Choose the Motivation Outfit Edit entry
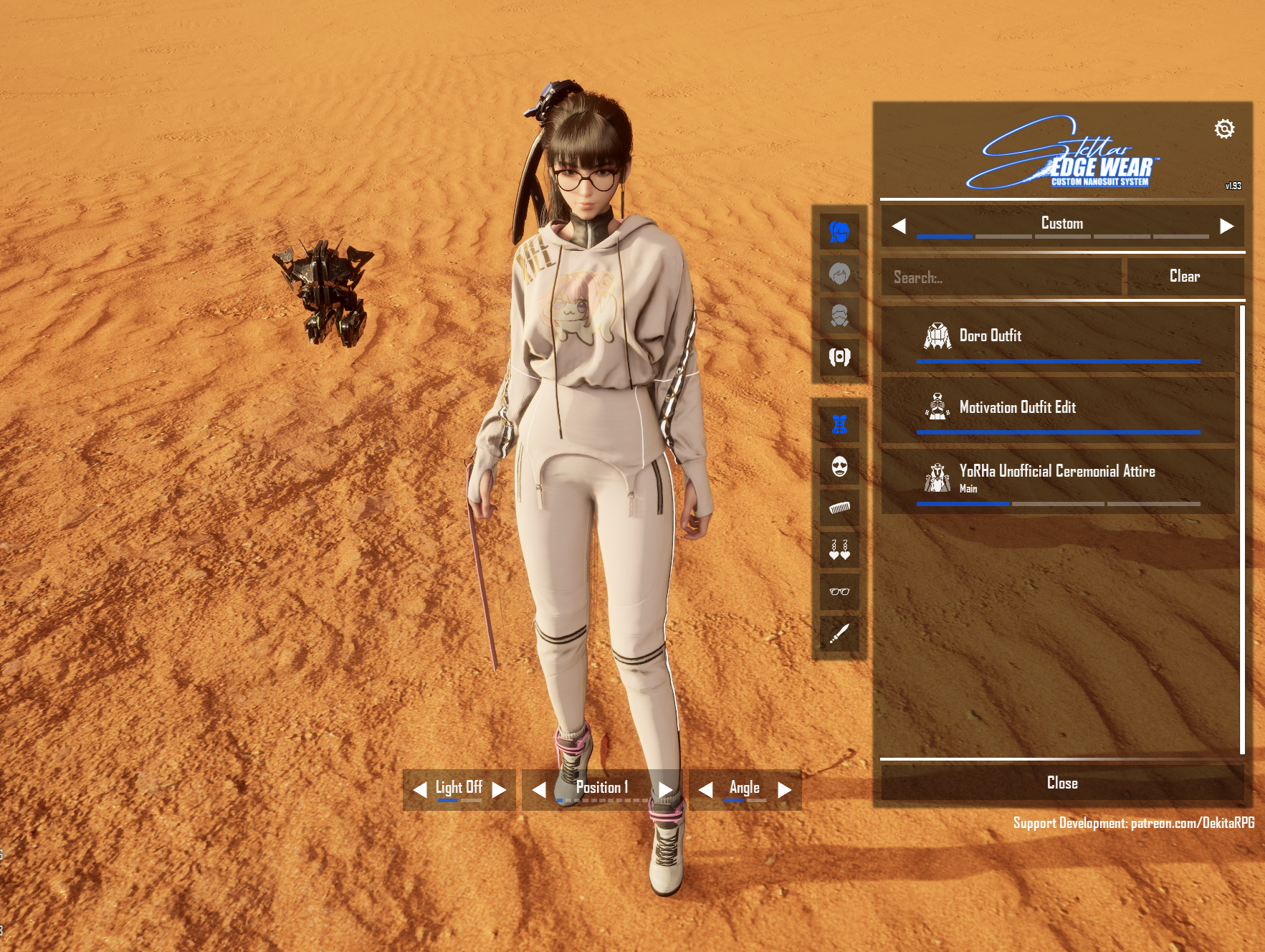 coord(1058,408)
